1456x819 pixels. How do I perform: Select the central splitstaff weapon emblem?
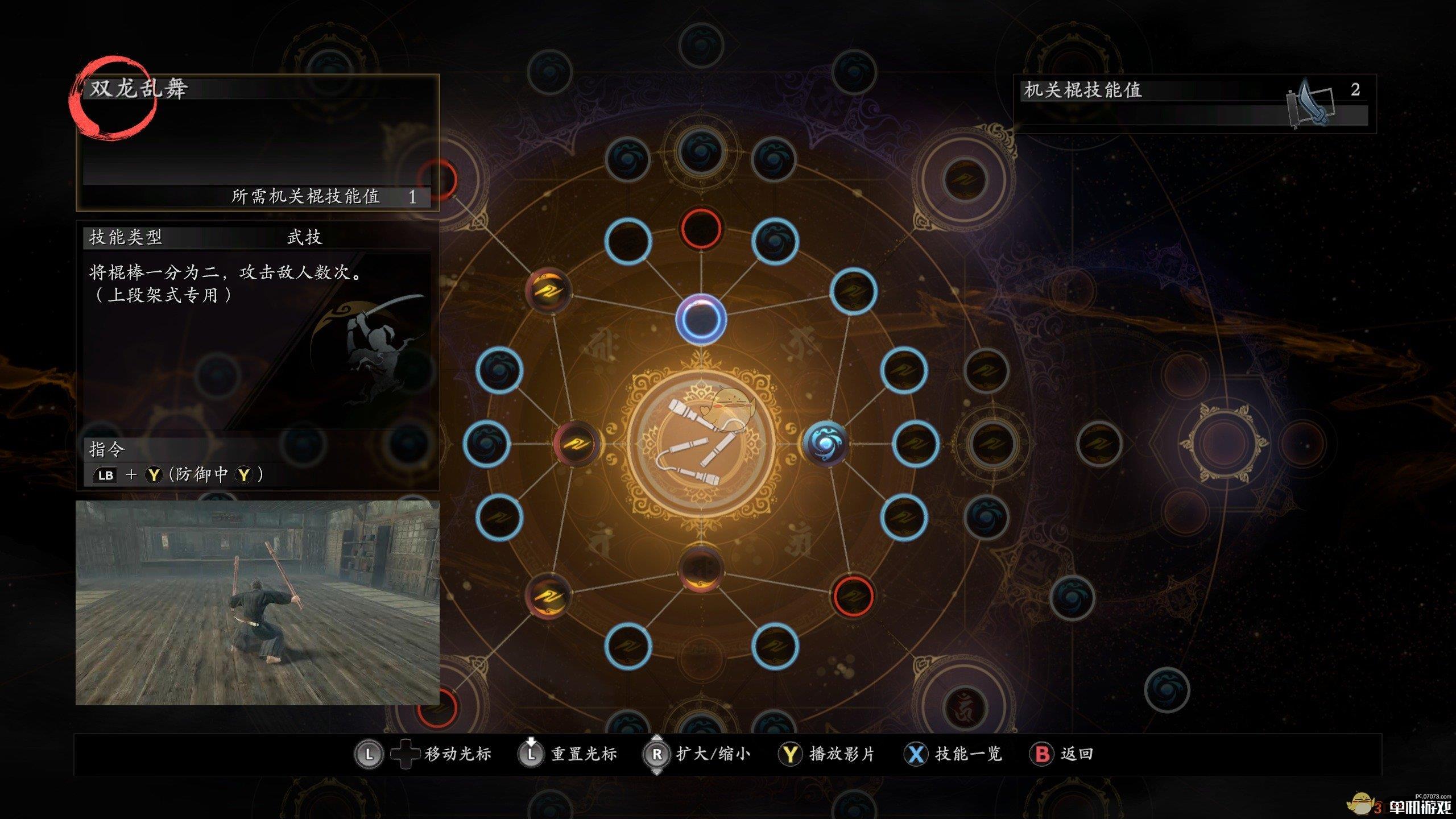click(x=701, y=442)
